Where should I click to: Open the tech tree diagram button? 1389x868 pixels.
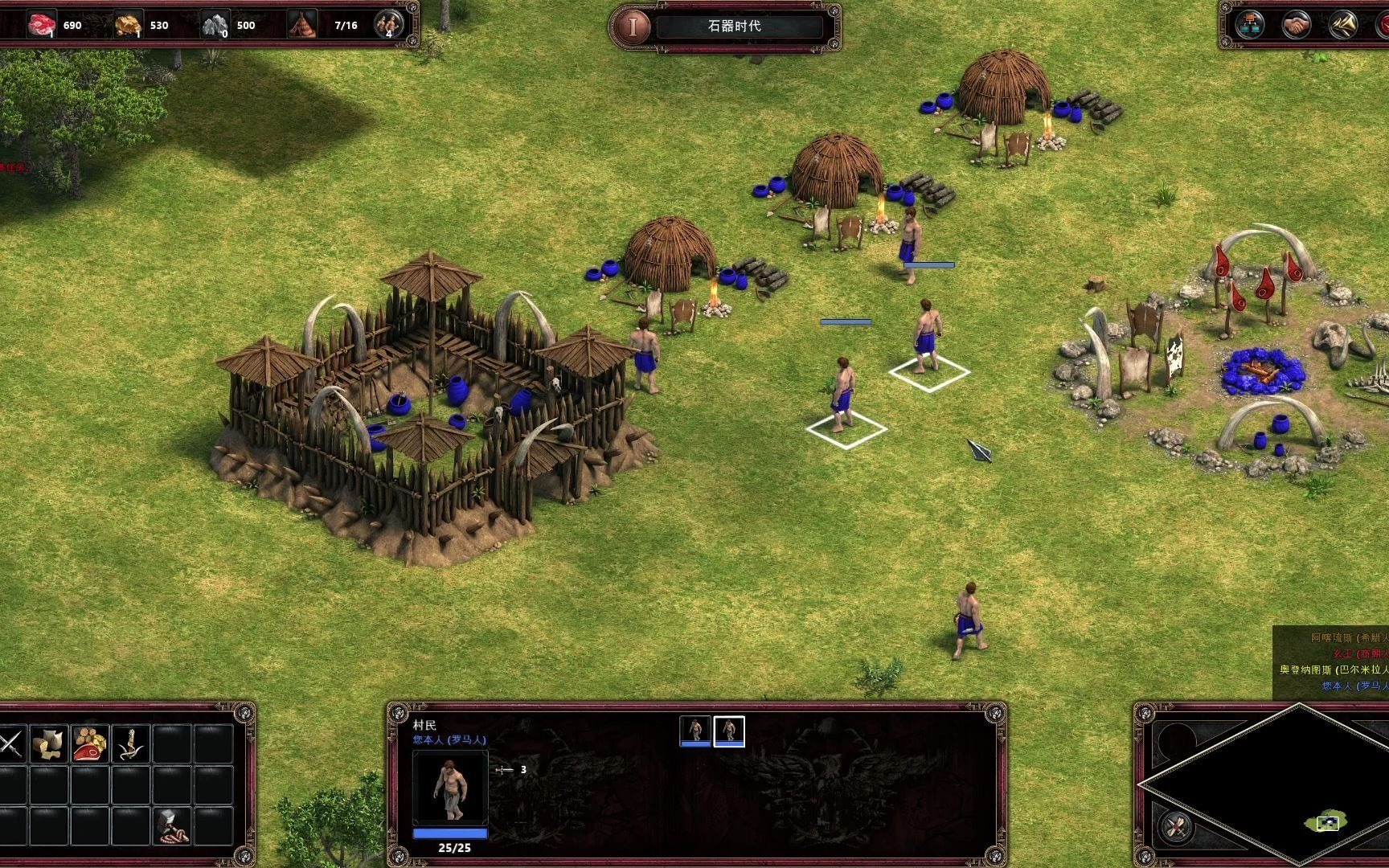click(x=1249, y=26)
